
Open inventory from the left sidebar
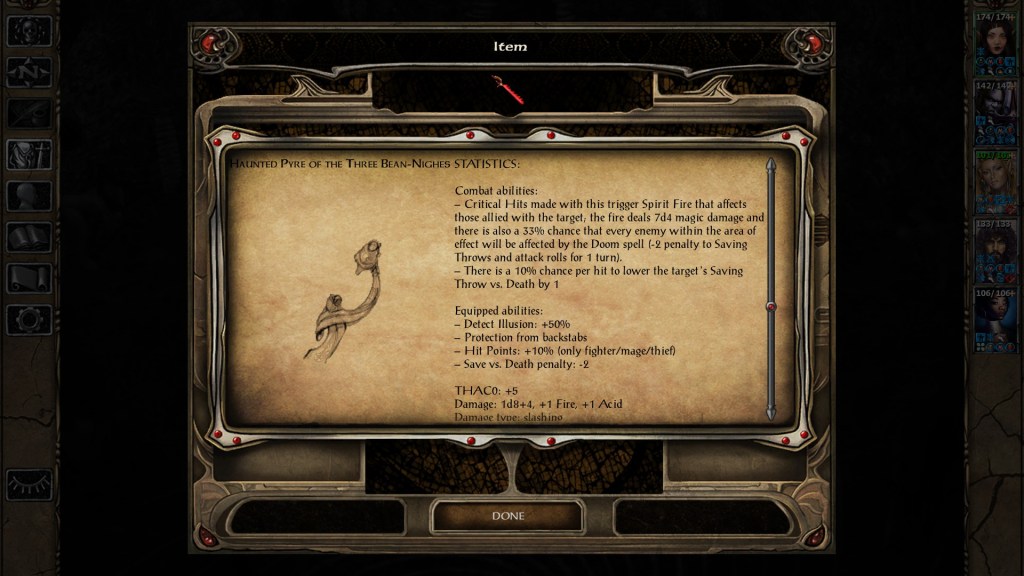pyautogui.click(x=29, y=154)
